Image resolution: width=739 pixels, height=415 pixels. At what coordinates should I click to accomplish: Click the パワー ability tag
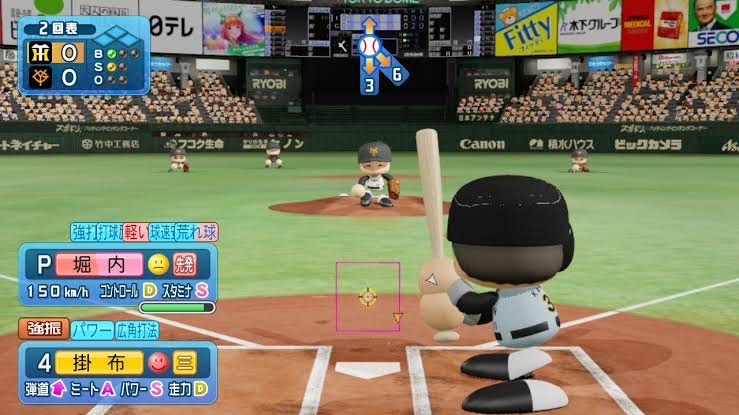(91, 328)
